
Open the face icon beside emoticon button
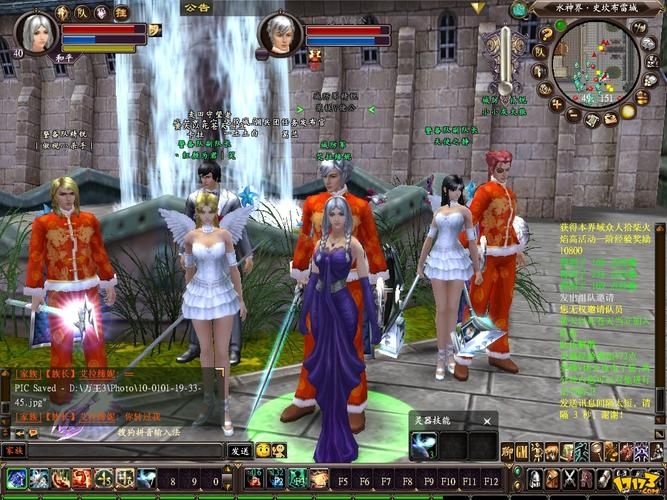[279, 451]
